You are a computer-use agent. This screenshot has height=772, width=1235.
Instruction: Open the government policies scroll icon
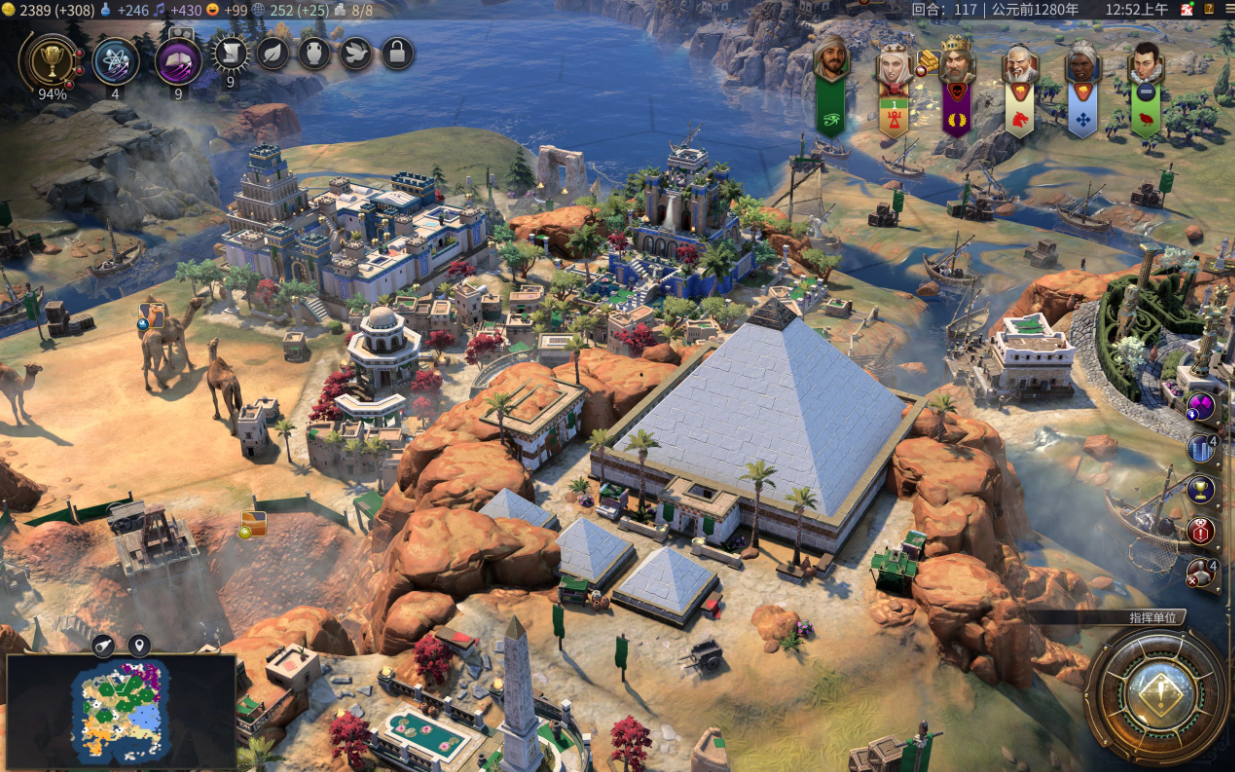230,53
